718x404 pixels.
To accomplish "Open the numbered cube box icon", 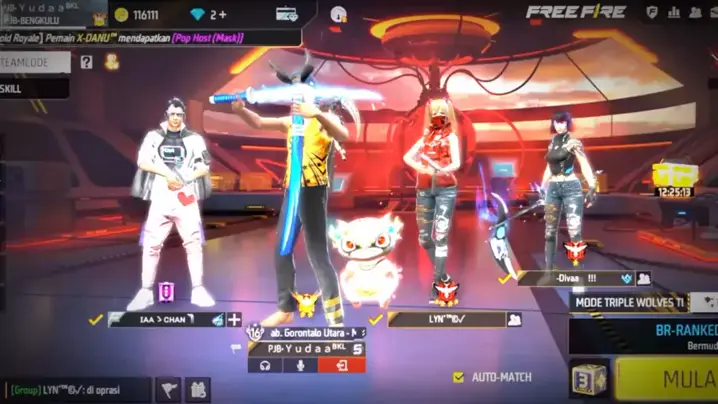I will (590, 379).
